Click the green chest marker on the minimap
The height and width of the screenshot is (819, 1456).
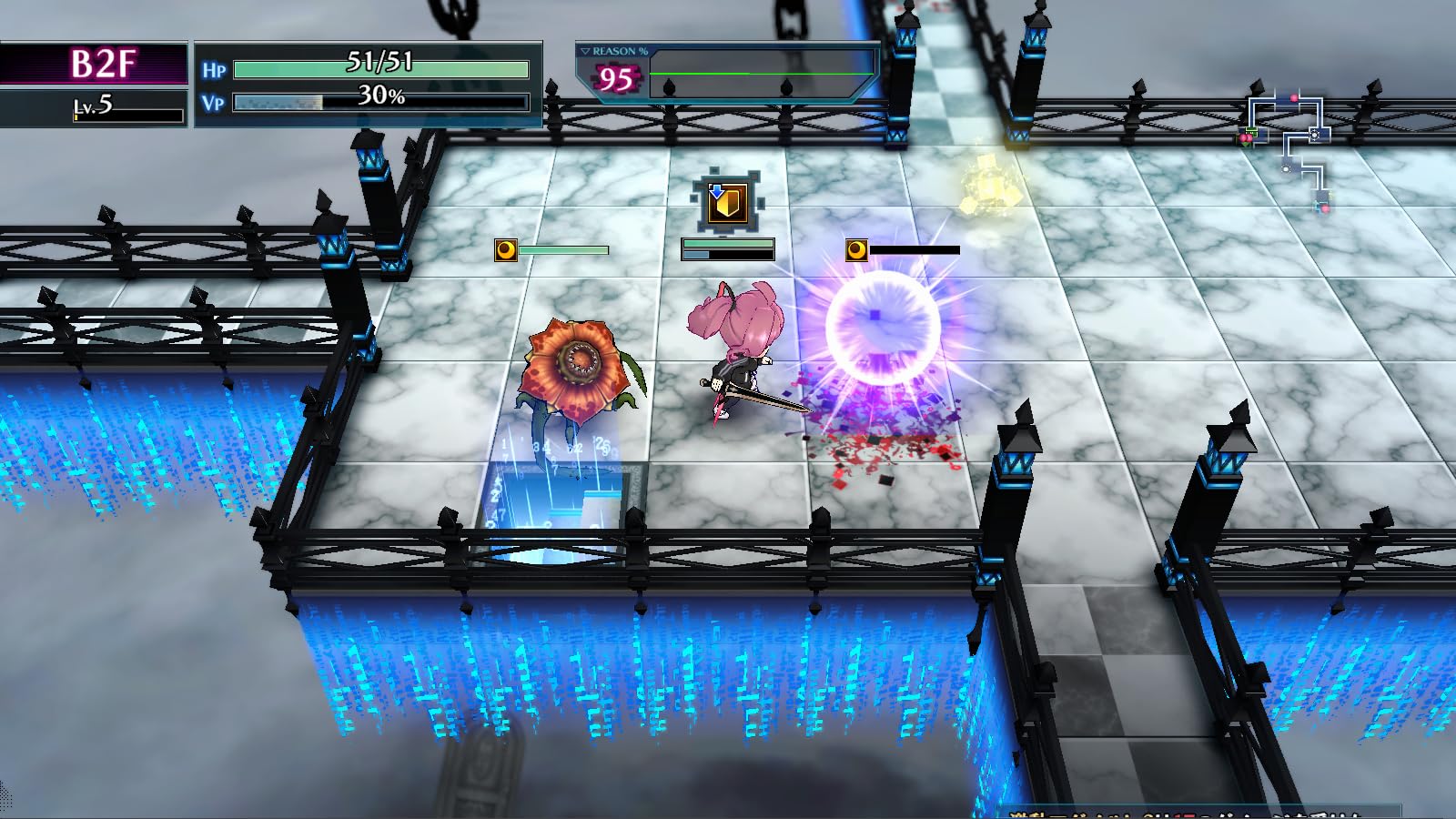1250,132
